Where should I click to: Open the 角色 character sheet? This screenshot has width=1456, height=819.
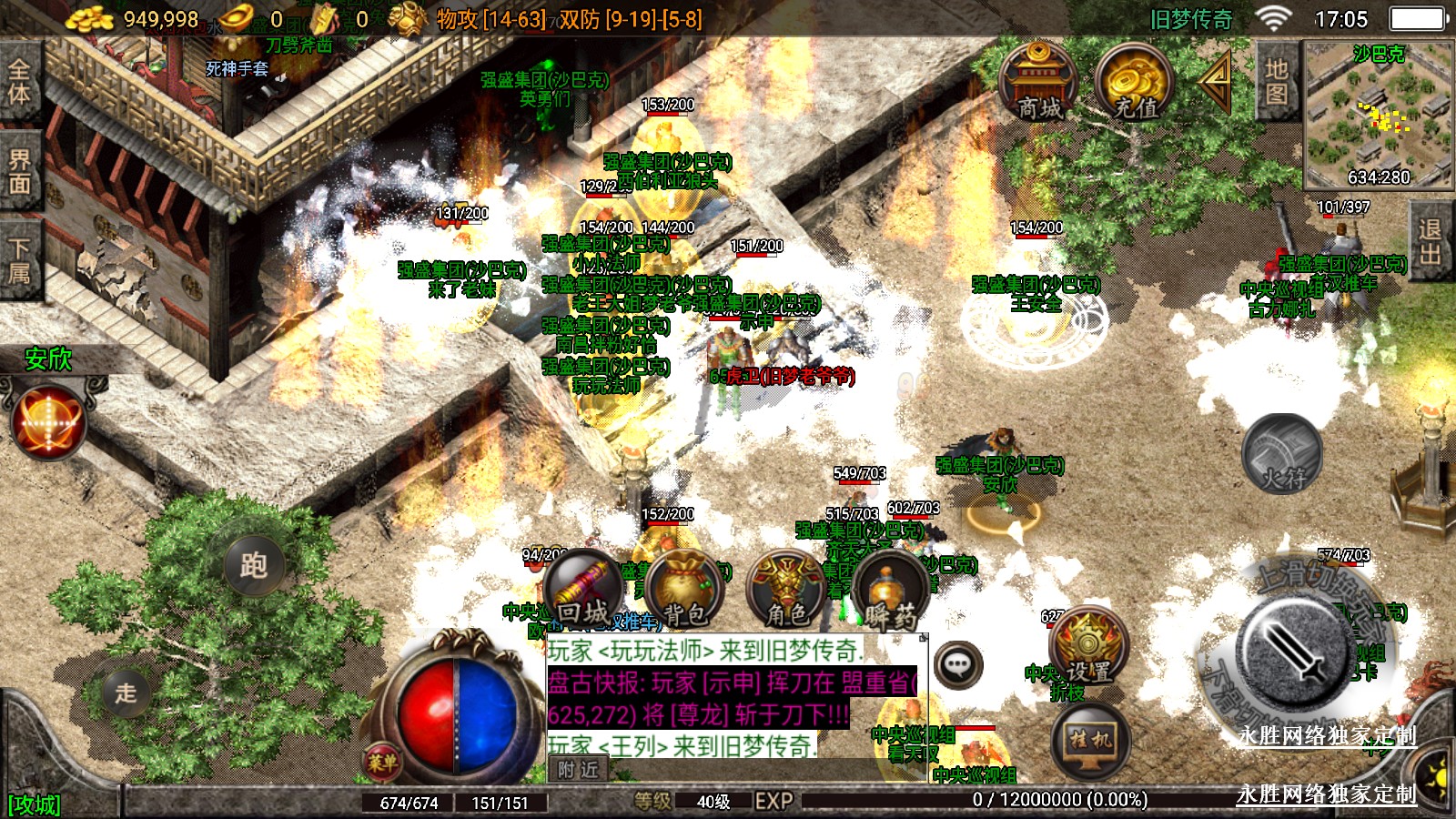[x=786, y=591]
